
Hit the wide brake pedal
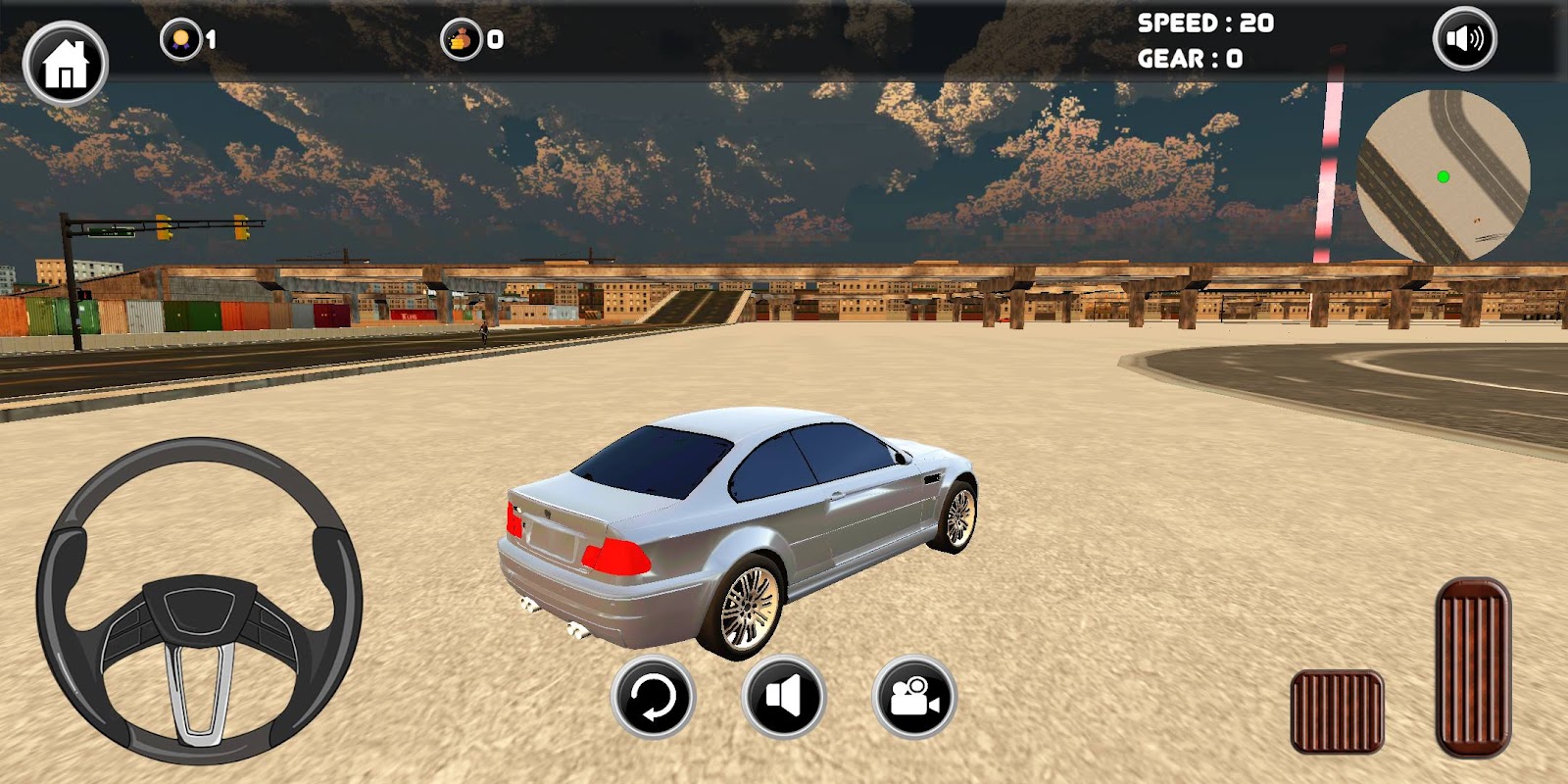(1337, 711)
